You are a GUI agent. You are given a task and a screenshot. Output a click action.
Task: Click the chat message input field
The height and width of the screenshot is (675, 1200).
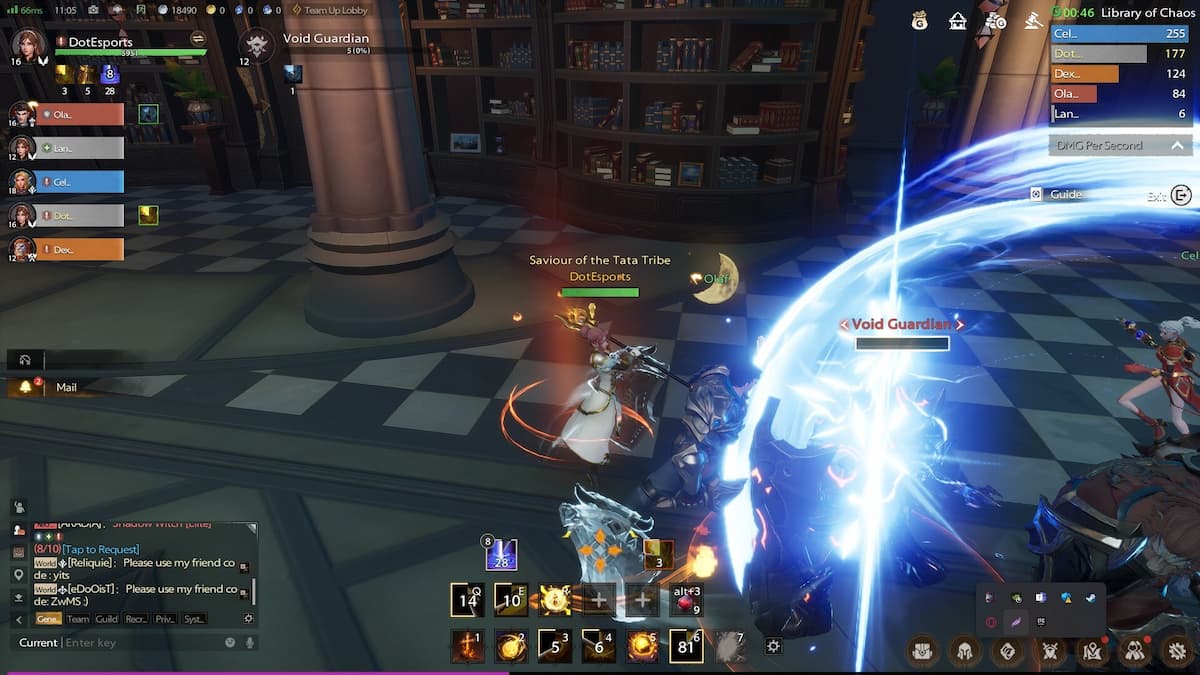click(140, 642)
